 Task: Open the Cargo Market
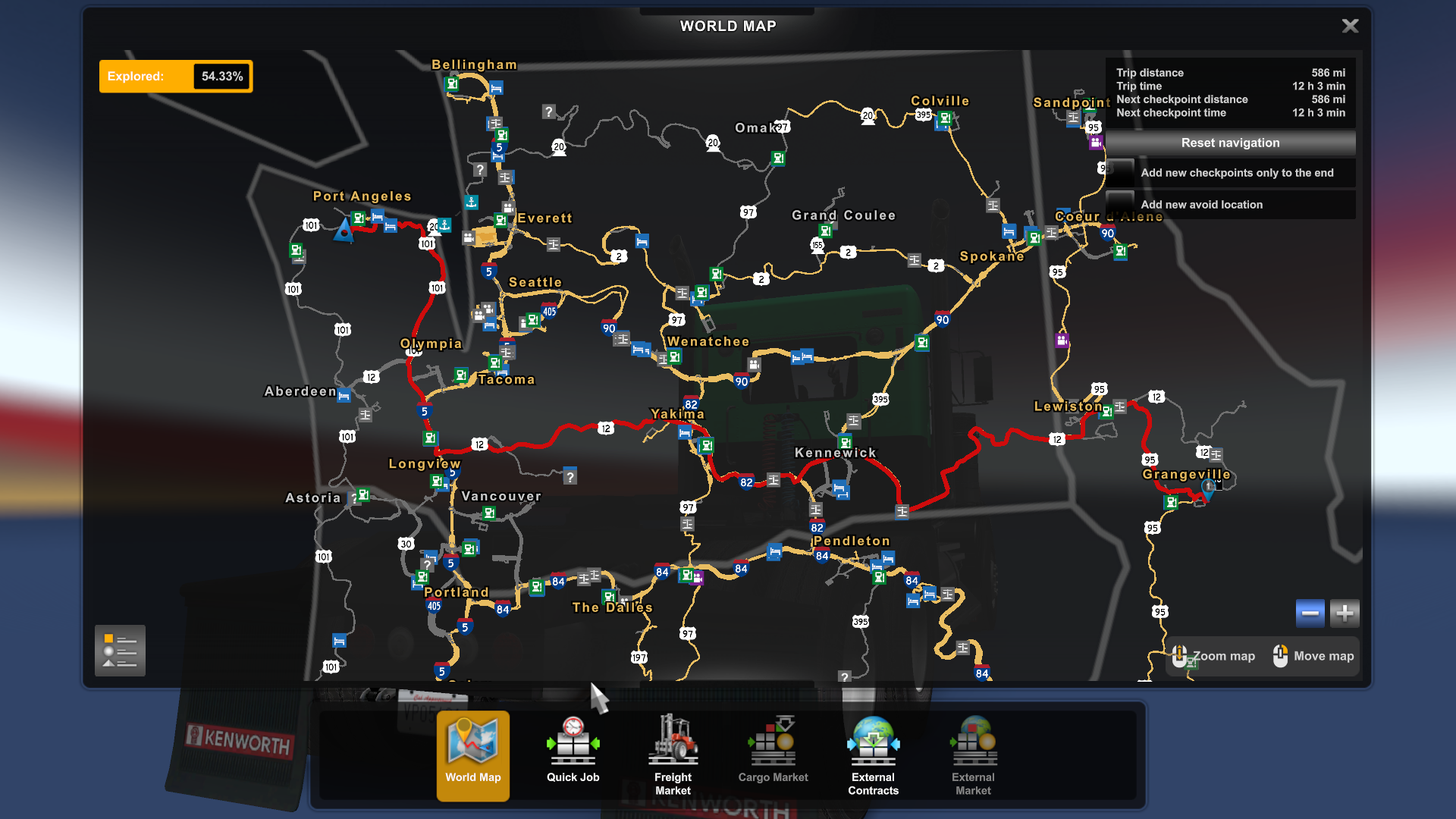[x=773, y=747]
